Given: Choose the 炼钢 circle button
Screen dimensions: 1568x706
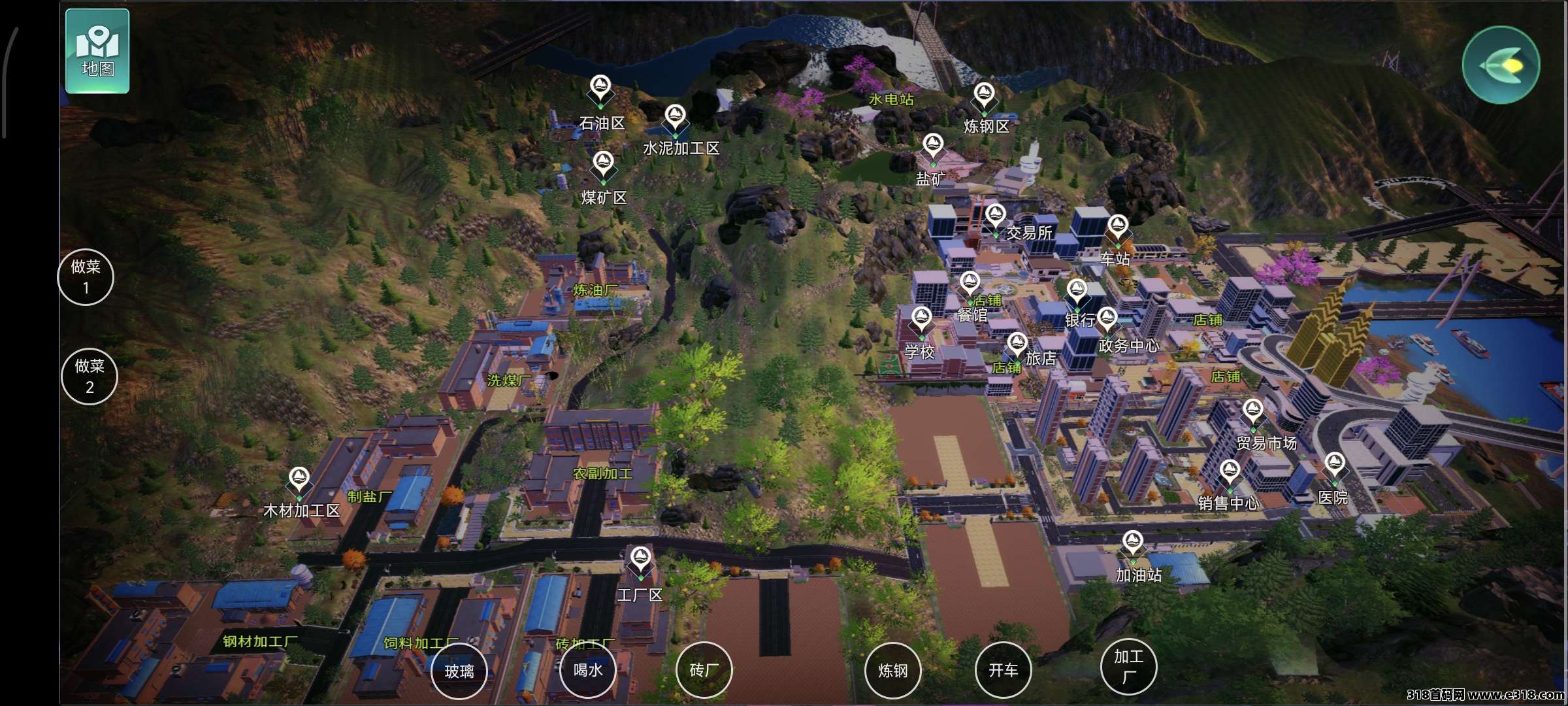Looking at the screenshot, I should coord(892,671).
